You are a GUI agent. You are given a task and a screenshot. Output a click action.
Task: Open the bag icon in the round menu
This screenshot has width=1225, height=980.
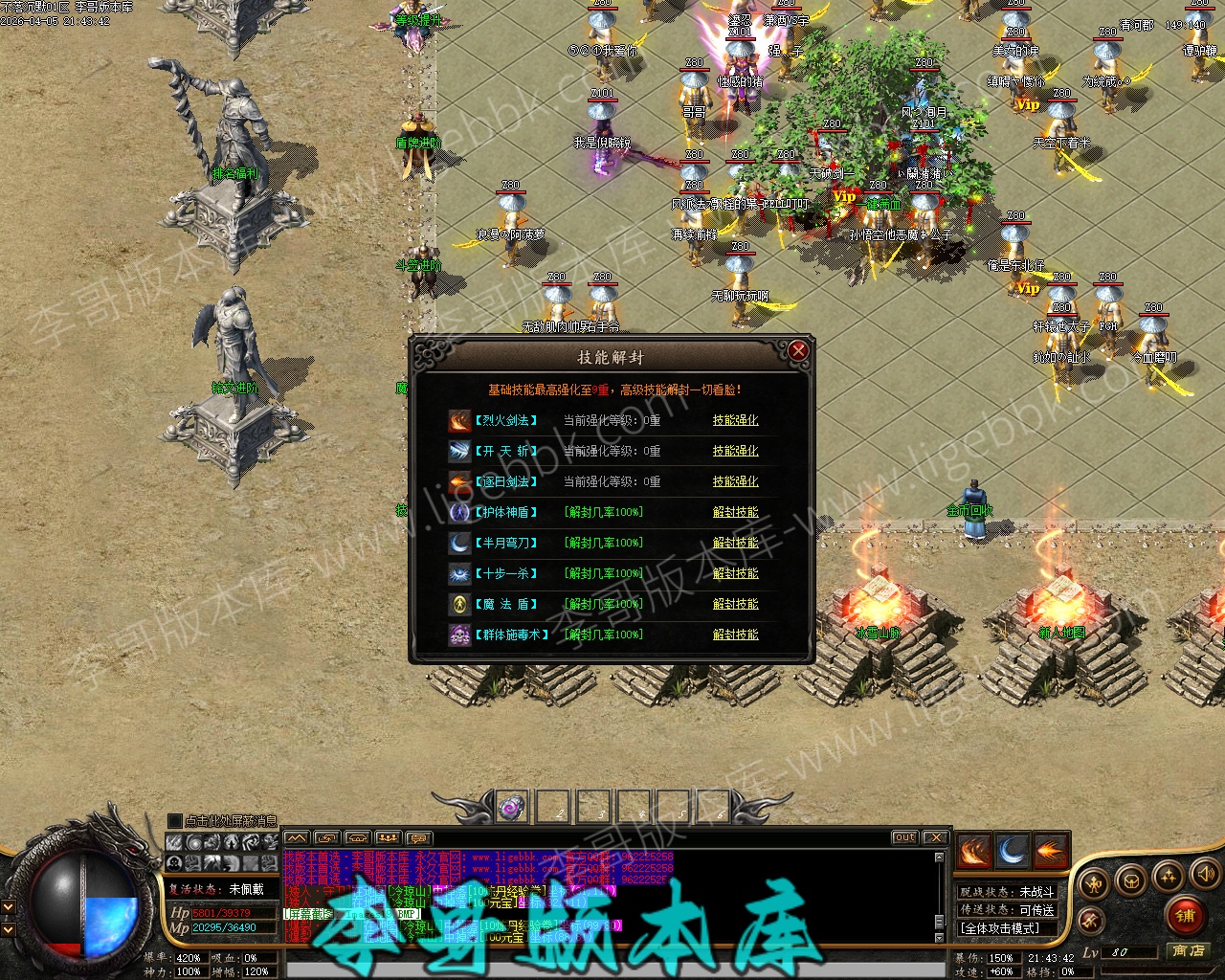pos(1132,880)
